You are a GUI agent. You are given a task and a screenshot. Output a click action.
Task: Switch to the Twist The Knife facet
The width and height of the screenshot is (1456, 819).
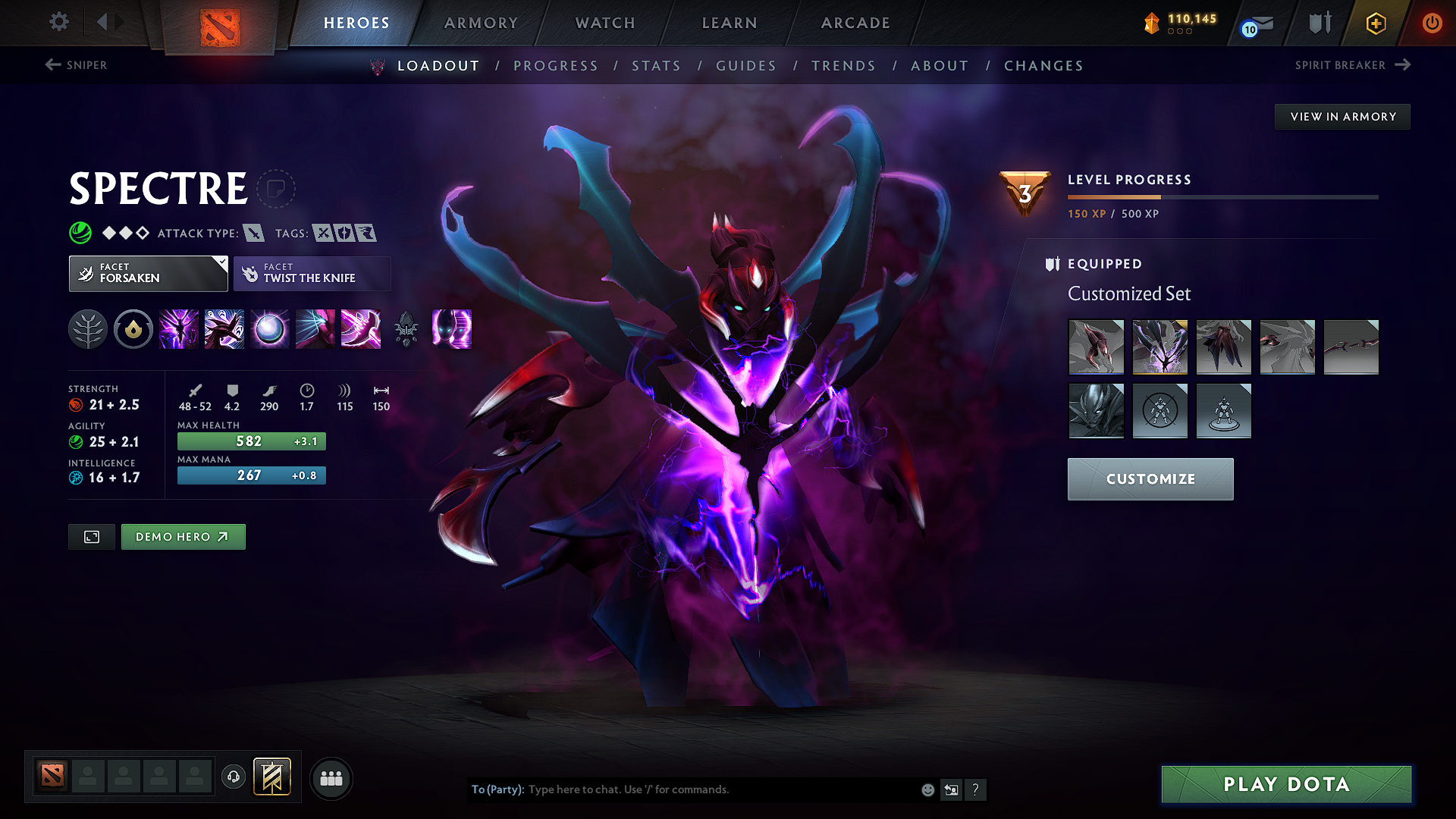pos(312,273)
